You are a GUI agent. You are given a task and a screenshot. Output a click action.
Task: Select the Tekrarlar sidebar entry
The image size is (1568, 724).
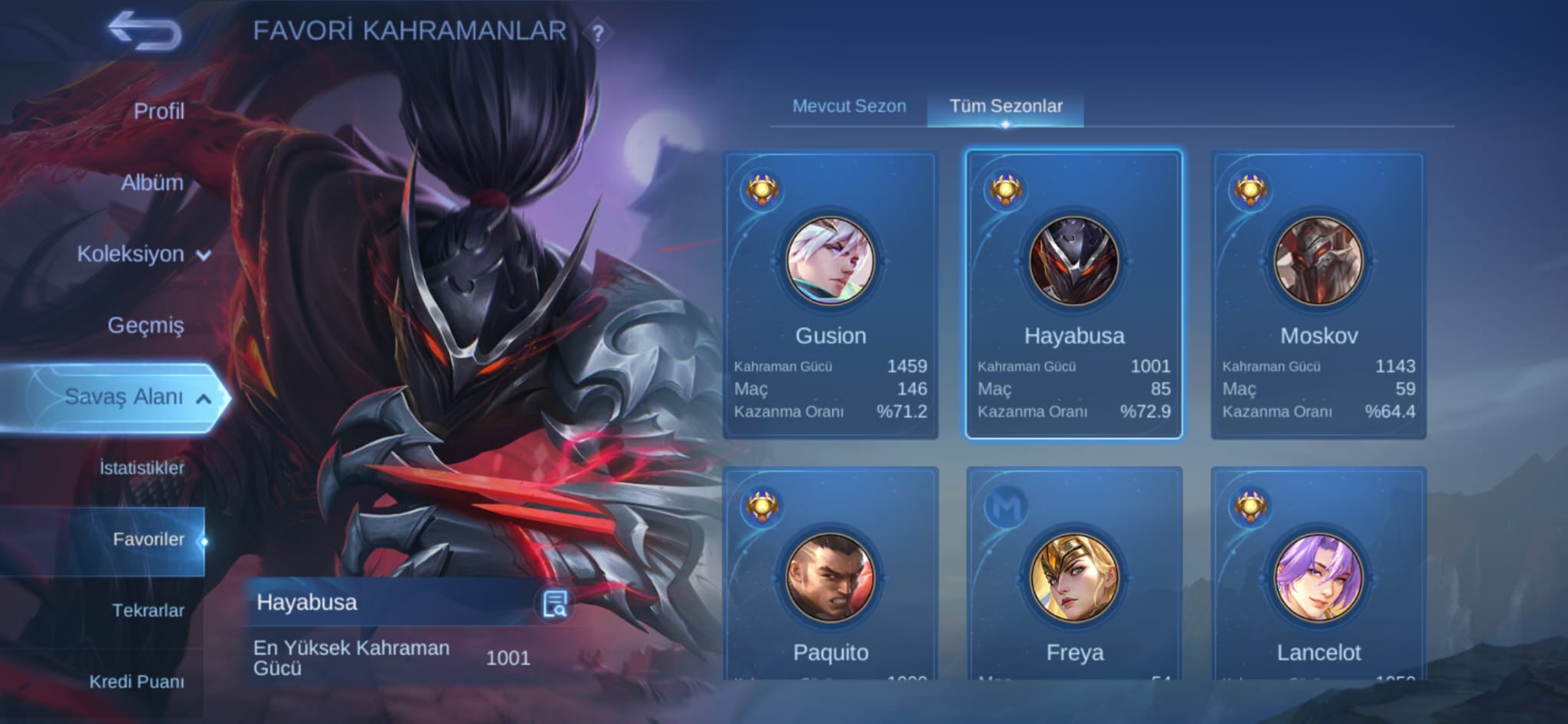tap(148, 609)
